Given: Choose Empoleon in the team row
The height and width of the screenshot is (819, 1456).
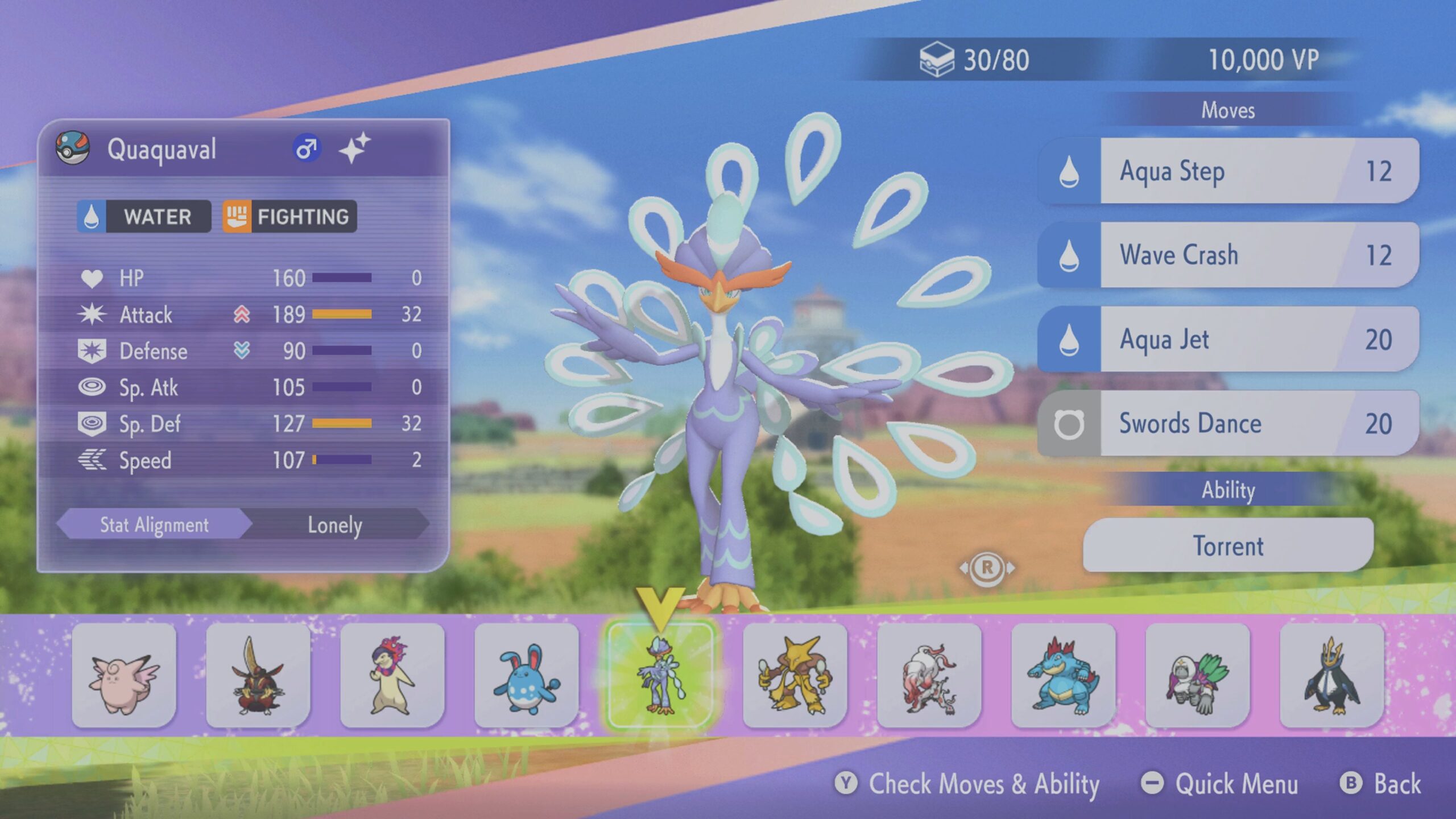Looking at the screenshot, I should [x=1332, y=675].
